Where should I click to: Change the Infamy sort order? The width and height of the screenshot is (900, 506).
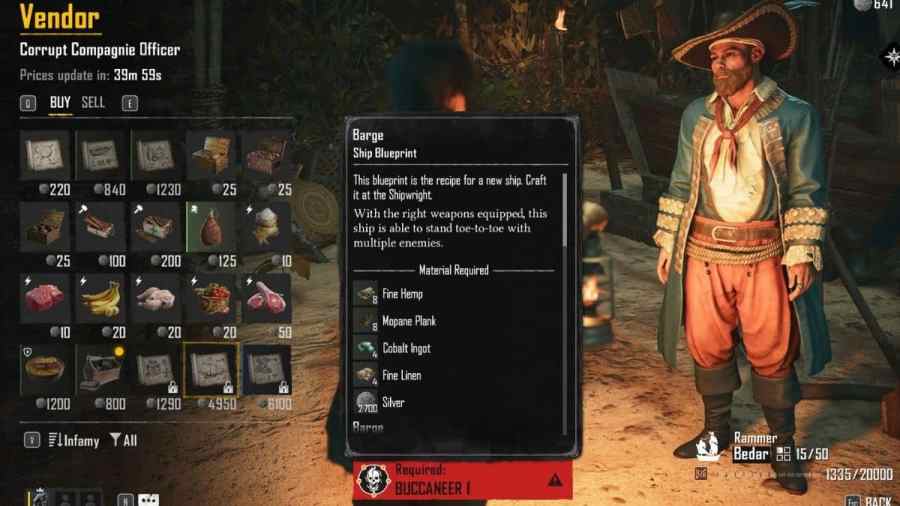pyautogui.click(x=75, y=440)
